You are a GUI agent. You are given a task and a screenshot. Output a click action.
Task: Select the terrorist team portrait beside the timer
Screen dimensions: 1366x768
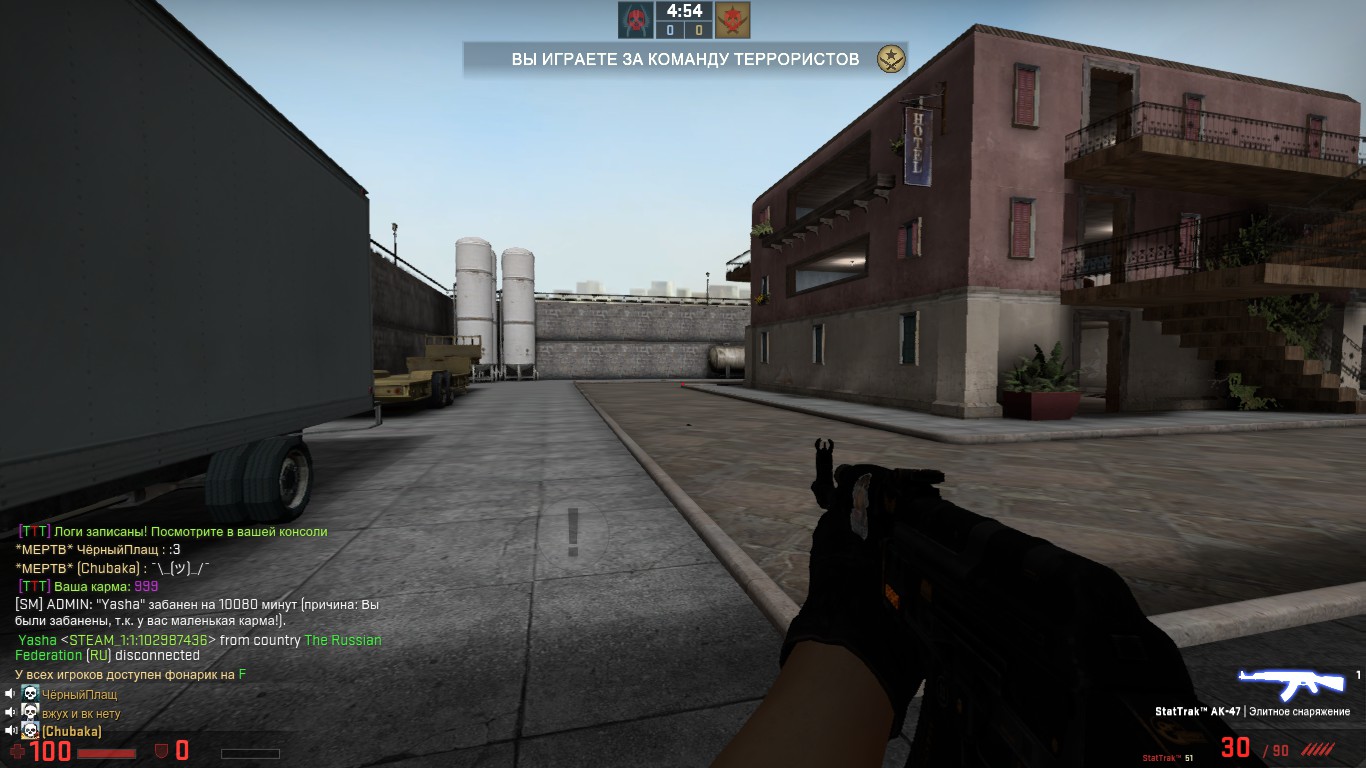pyautogui.click(x=635, y=20)
